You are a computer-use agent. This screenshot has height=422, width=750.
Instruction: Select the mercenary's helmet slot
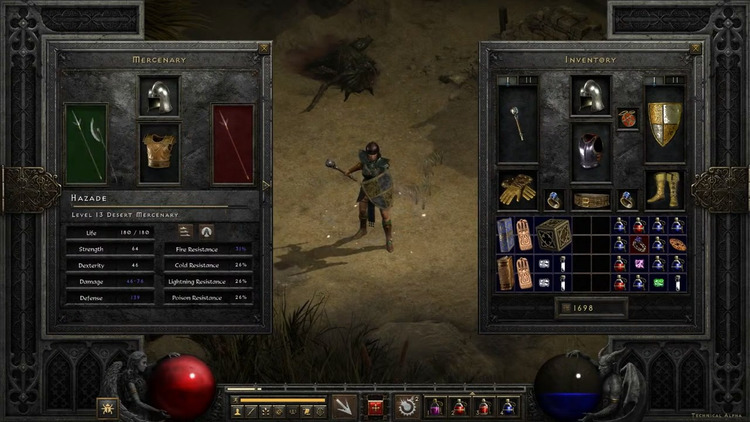pyautogui.click(x=159, y=96)
